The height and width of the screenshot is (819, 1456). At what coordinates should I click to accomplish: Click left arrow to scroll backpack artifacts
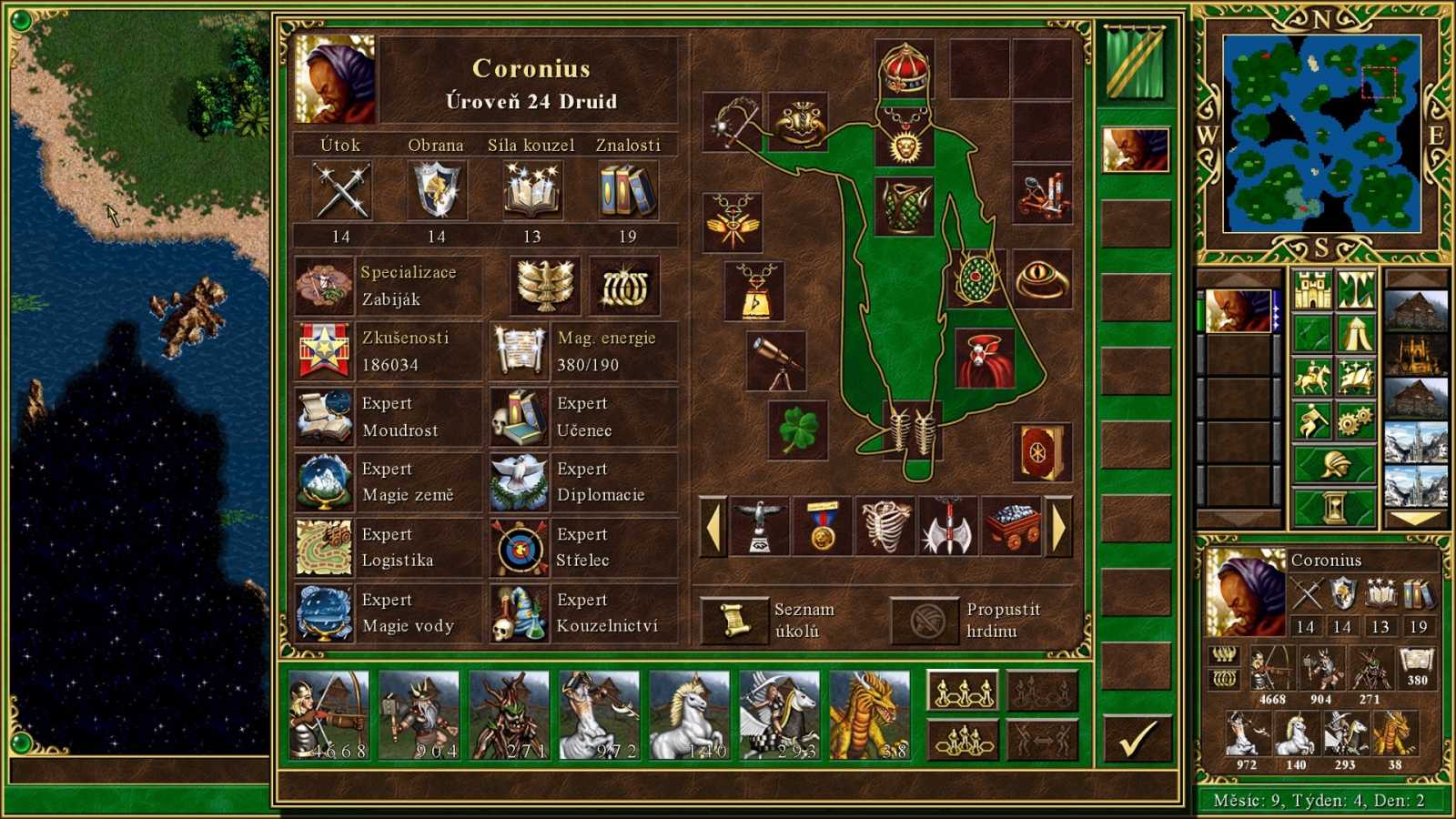(715, 526)
